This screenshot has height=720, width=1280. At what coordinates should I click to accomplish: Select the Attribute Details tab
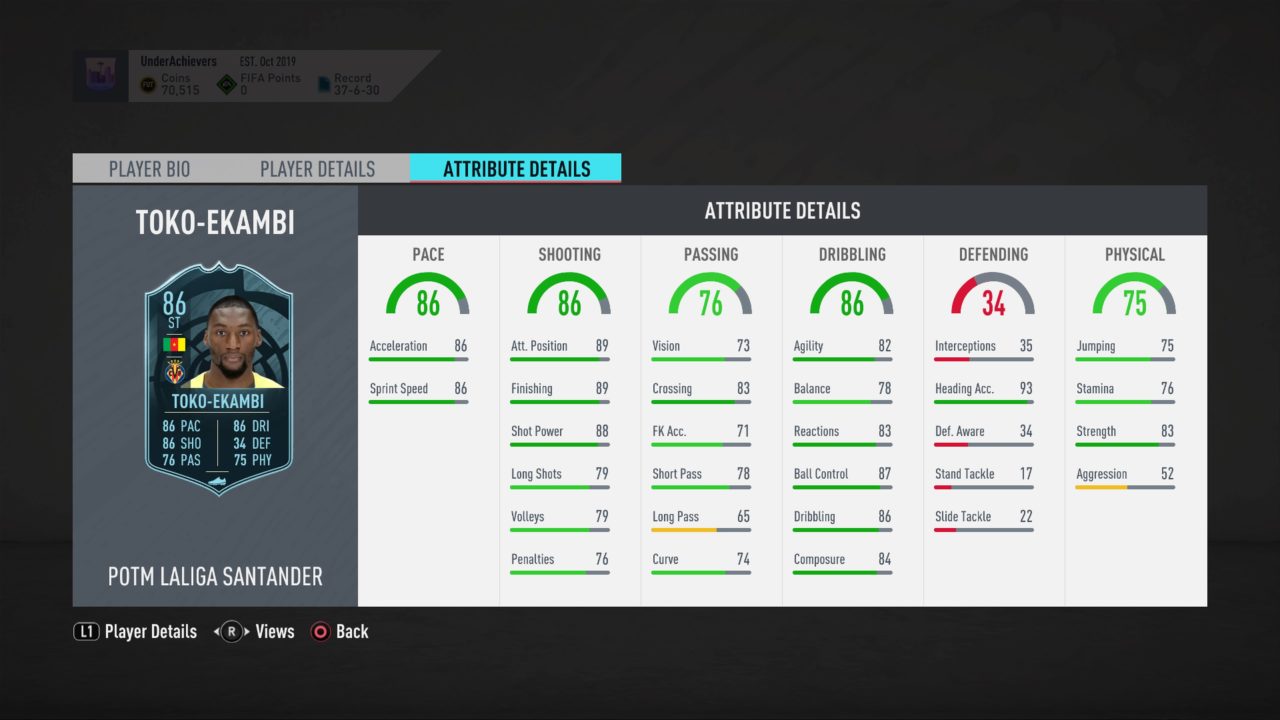coord(516,169)
